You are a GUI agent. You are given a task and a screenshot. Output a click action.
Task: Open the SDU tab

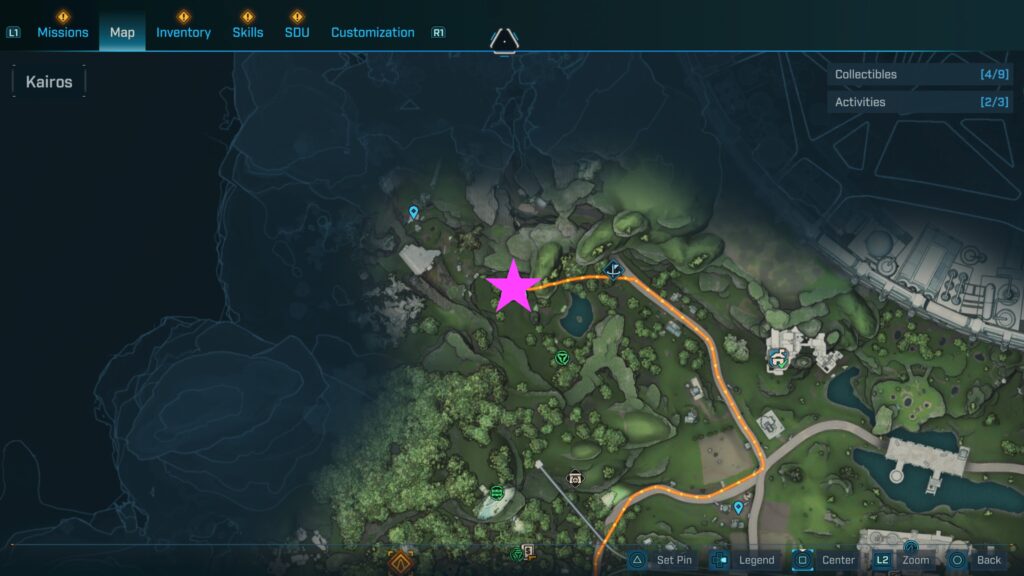(x=297, y=32)
